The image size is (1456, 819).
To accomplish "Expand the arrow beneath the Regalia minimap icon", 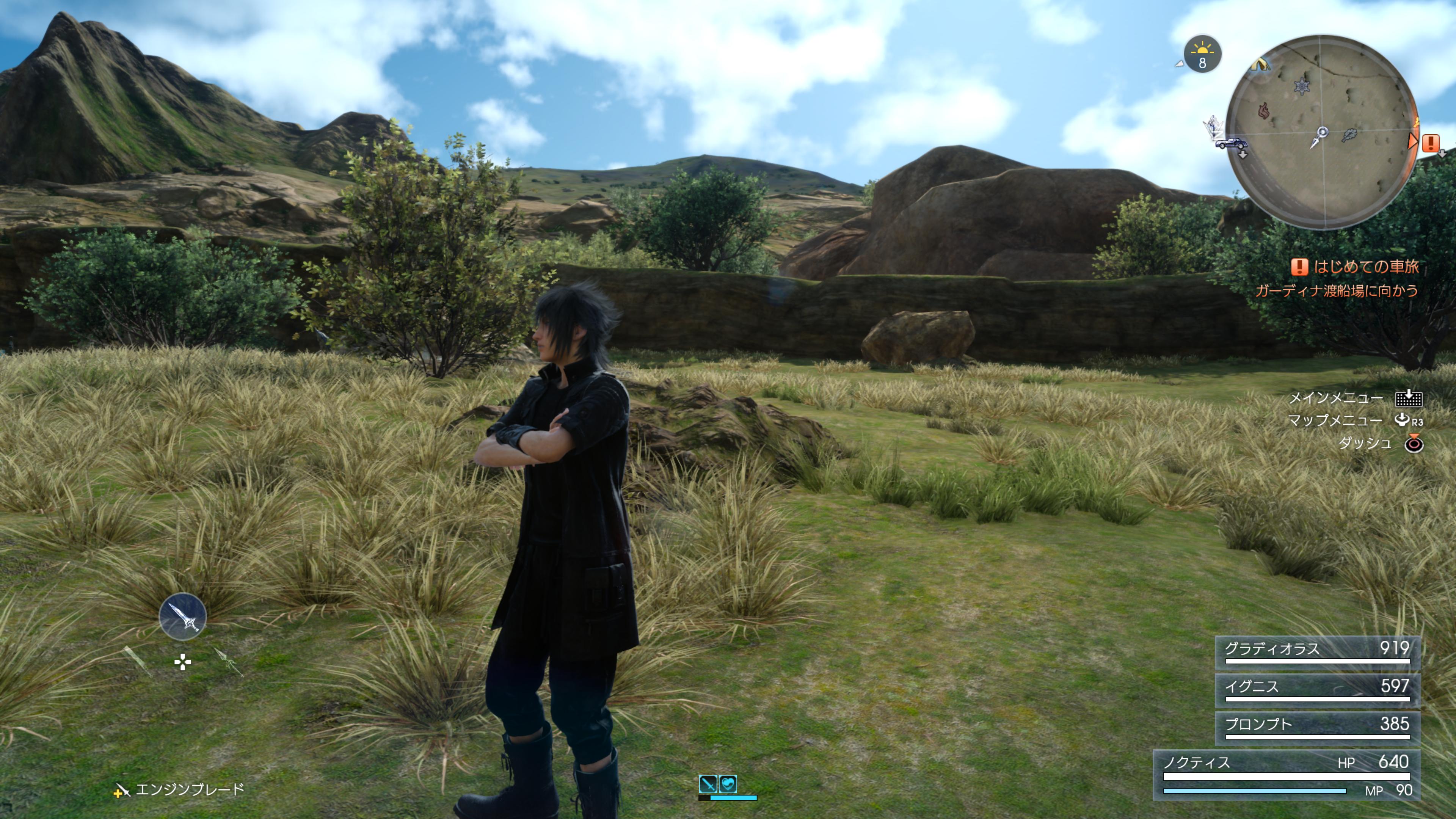I will click(1243, 155).
